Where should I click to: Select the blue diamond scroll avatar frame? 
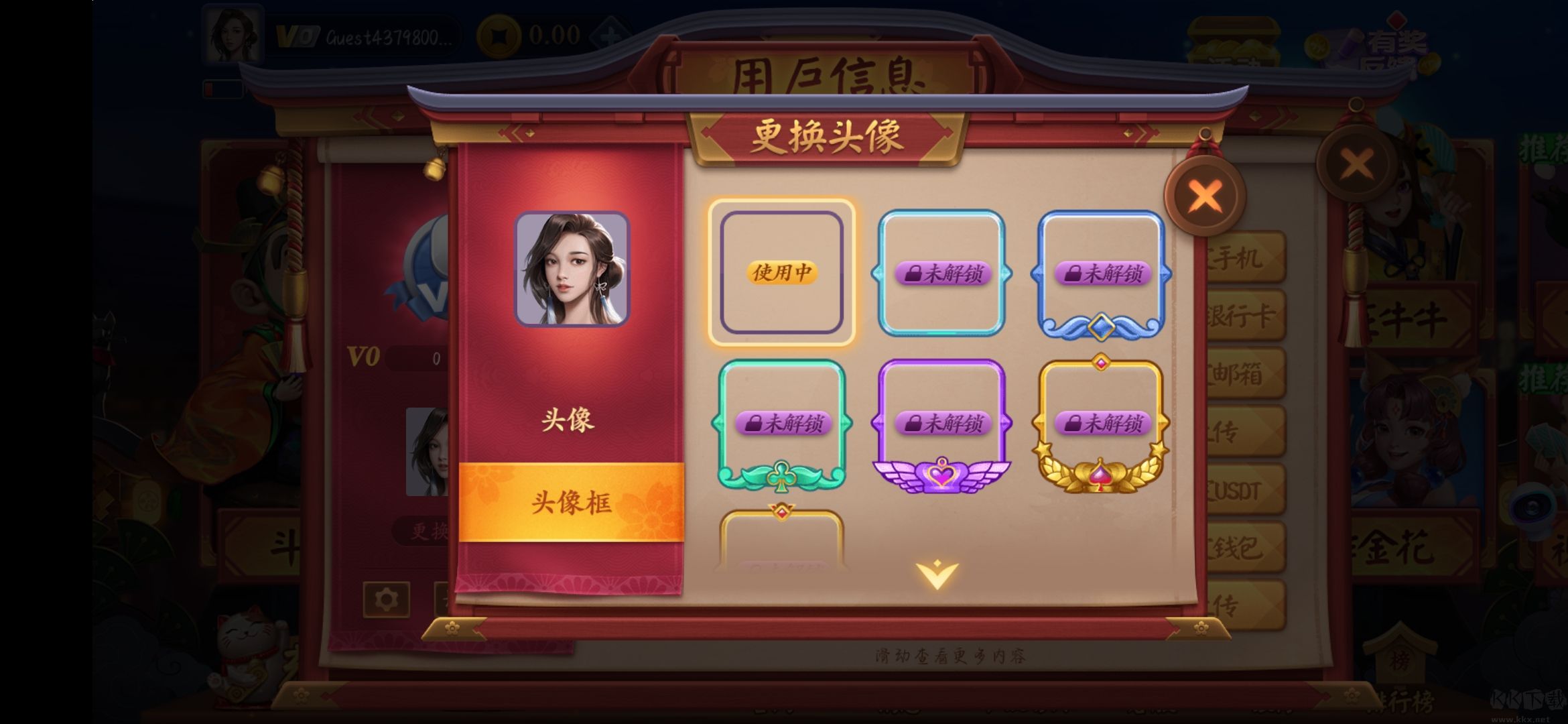[x=1102, y=275]
